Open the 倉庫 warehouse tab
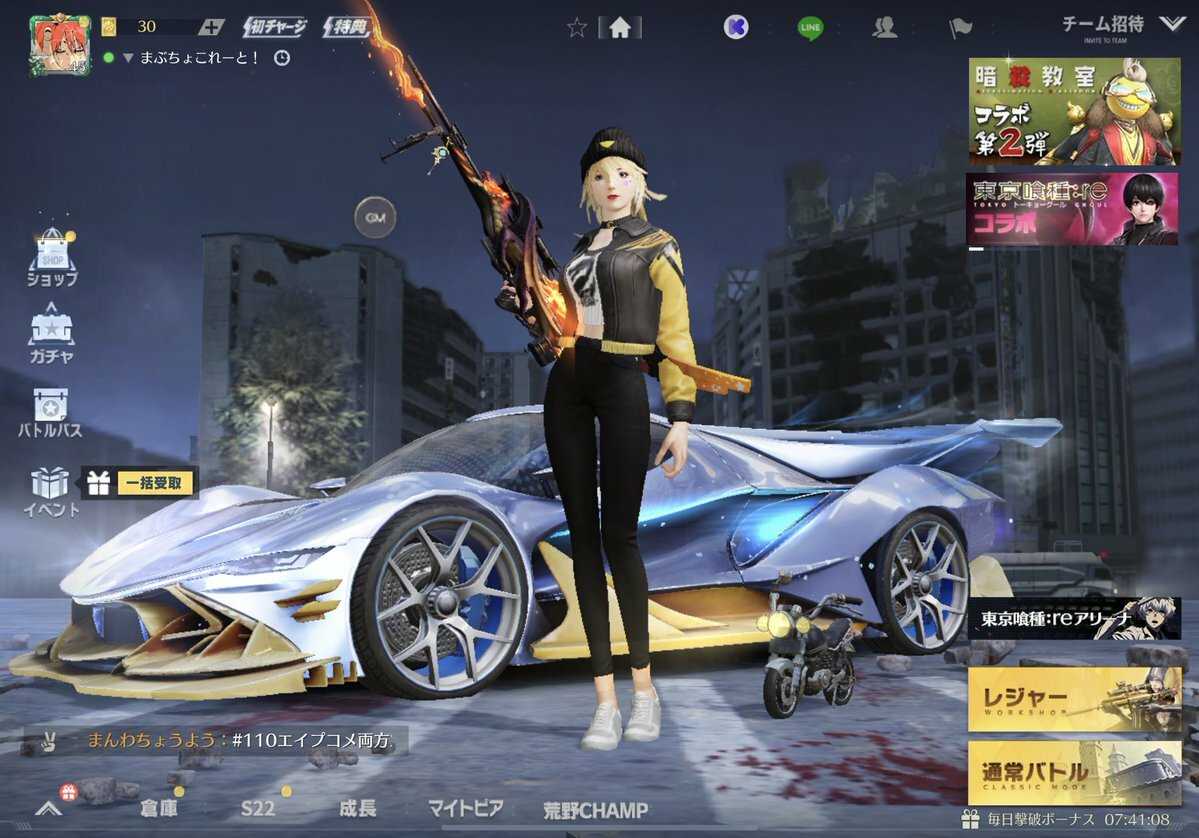The image size is (1199, 838). tap(160, 808)
